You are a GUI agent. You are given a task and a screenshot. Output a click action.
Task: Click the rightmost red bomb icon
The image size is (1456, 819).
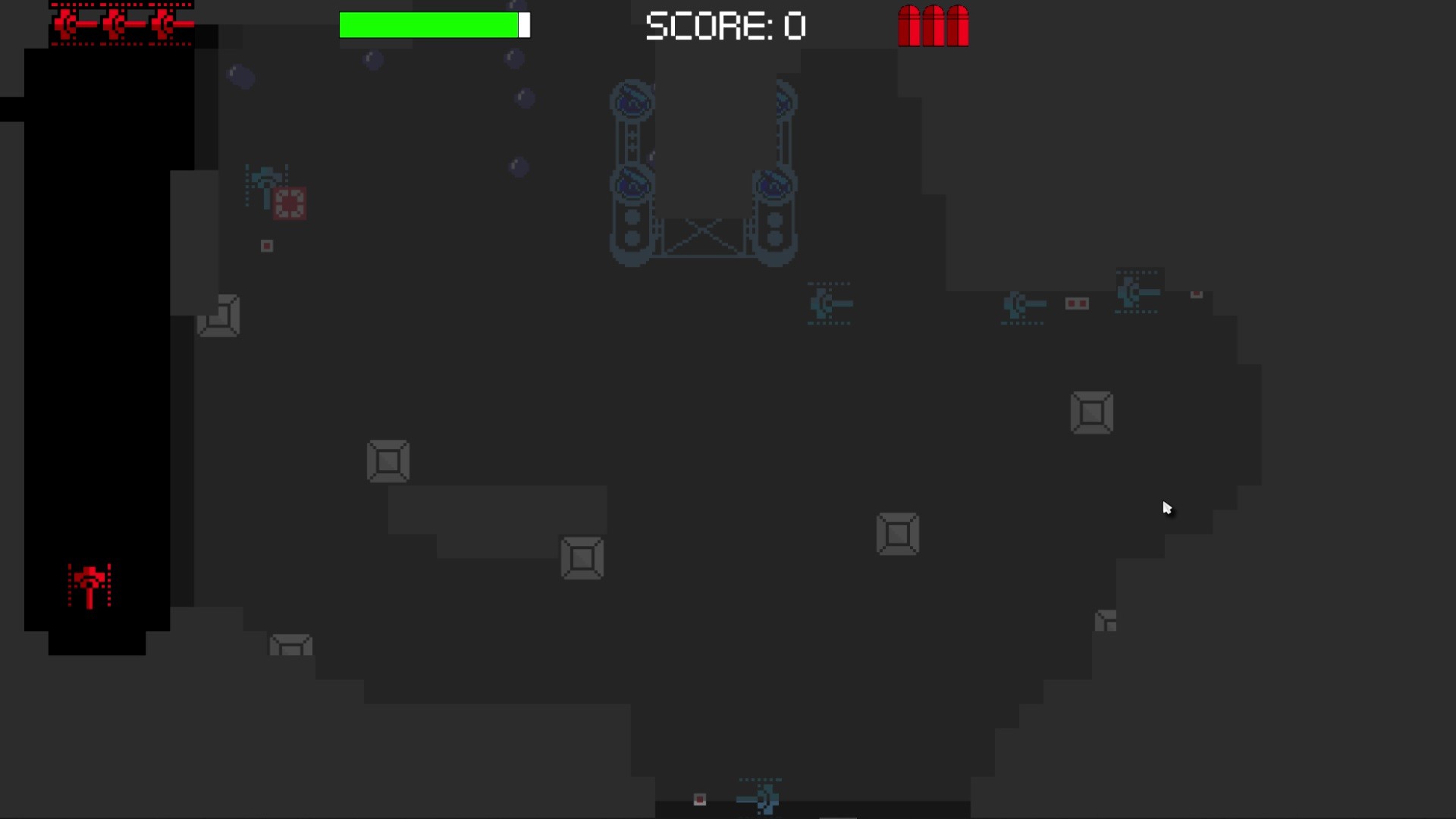958,27
